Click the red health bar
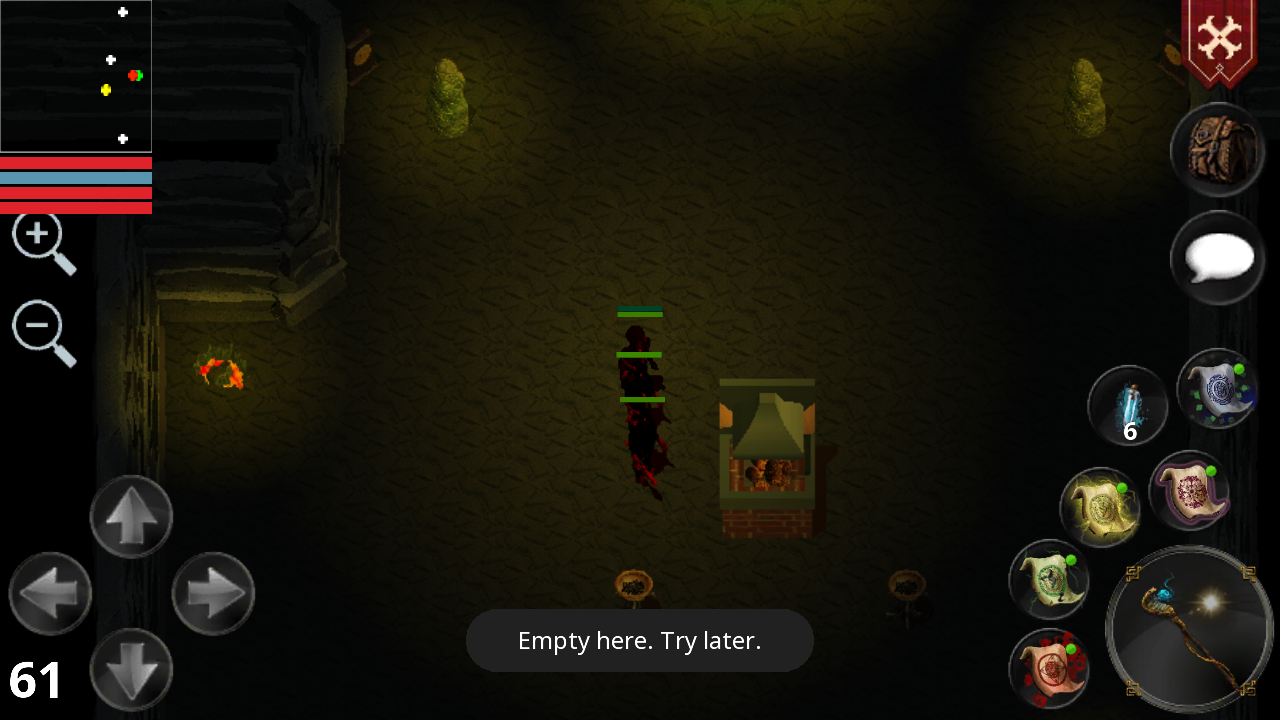The height and width of the screenshot is (720, 1280). [x=76, y=162]
